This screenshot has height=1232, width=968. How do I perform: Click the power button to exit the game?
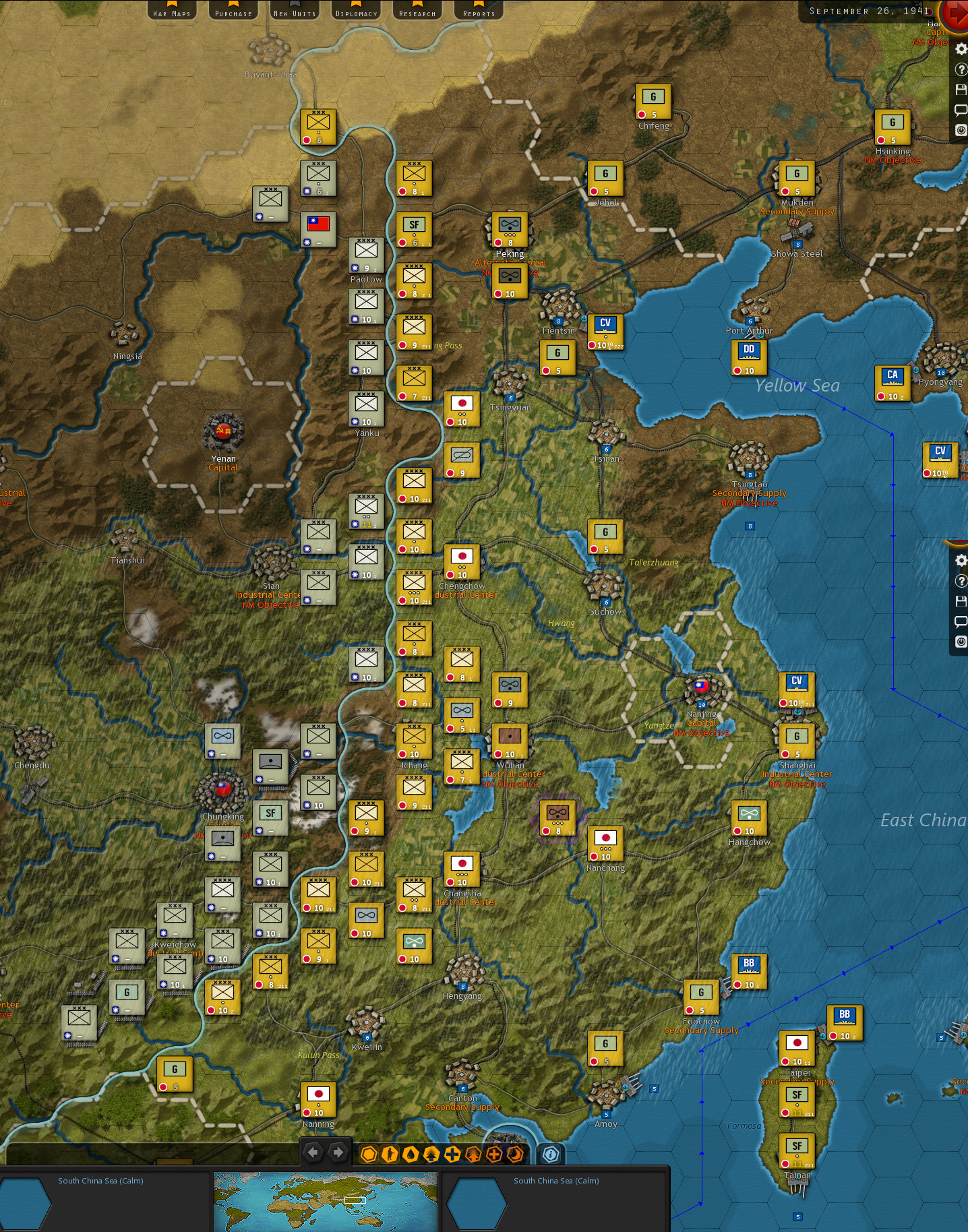(960, 129)
